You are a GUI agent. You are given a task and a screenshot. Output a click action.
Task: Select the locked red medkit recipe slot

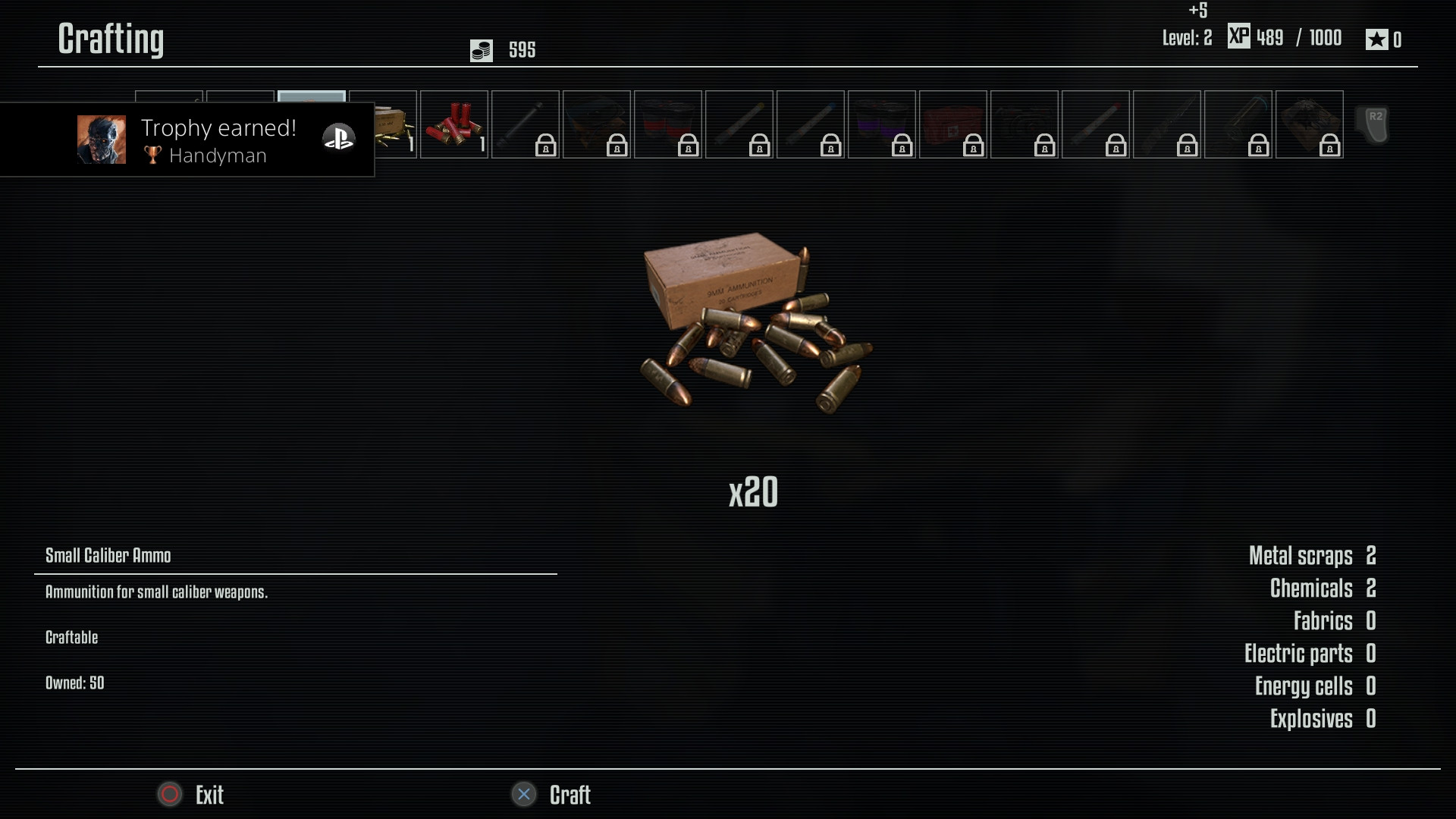(952, 124)
